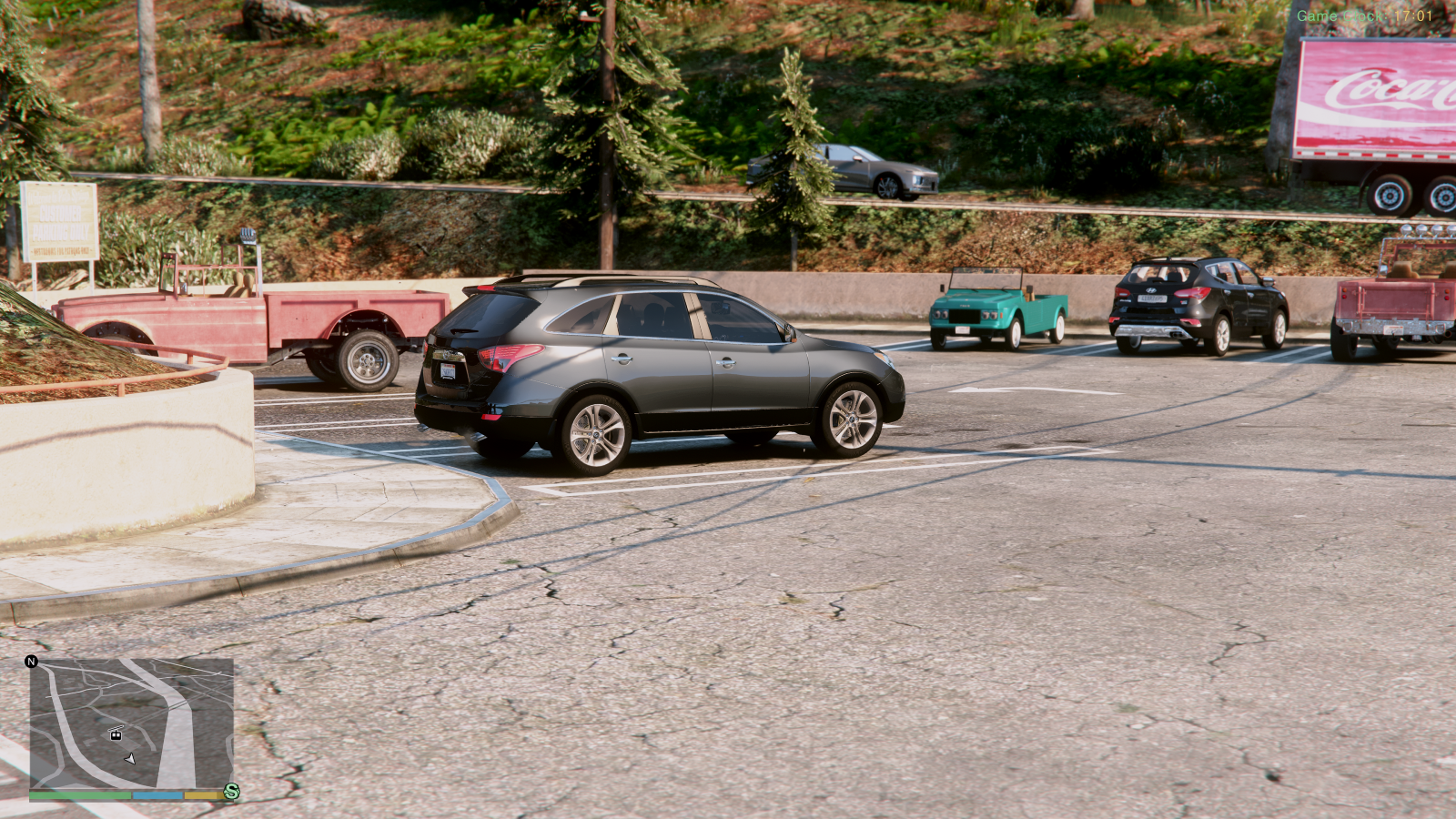Select the north compass marker on the minimap
1456x819 pixels.
(x=32, y=662)
